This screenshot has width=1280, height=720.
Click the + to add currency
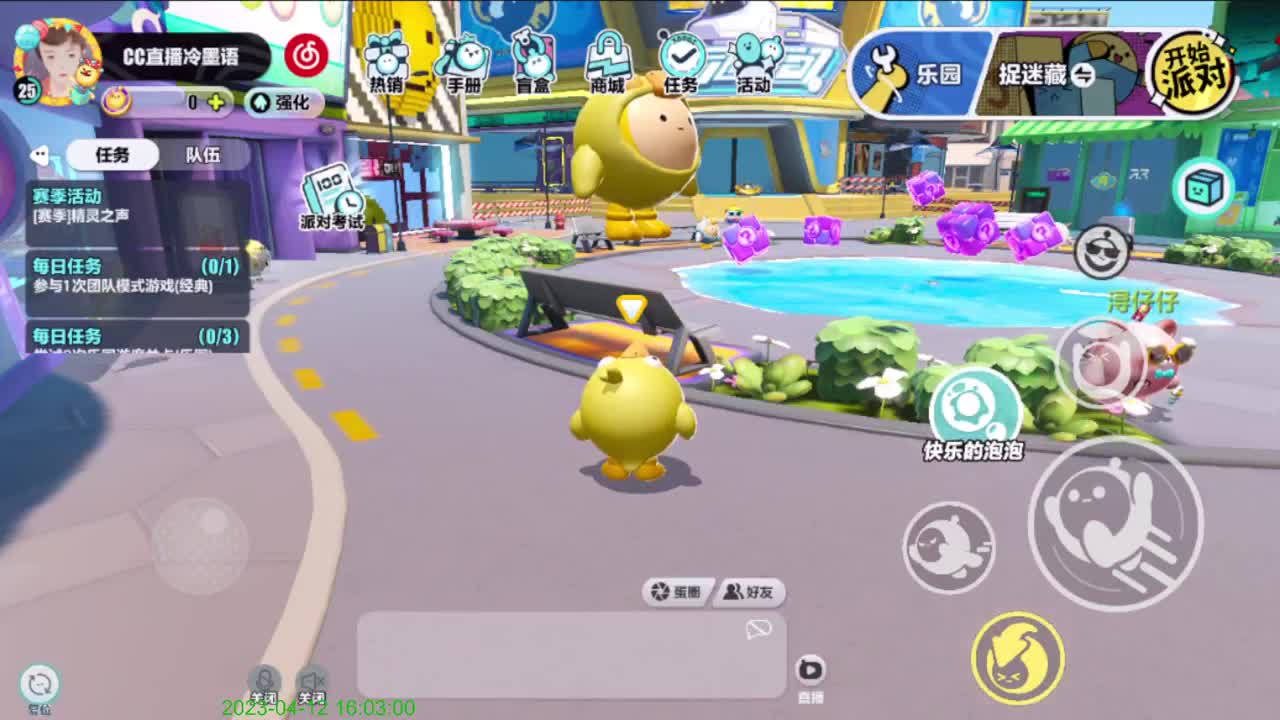click(216, 101)
